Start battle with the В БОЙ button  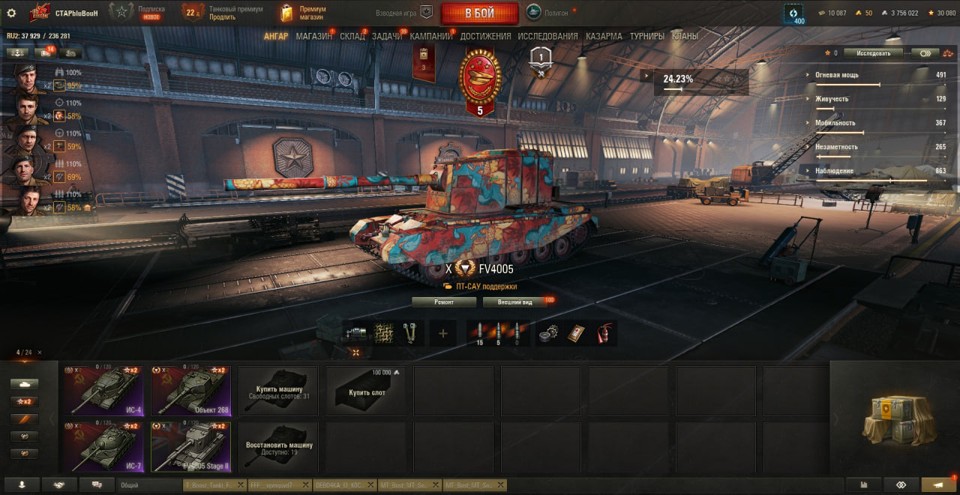(479, 13)
